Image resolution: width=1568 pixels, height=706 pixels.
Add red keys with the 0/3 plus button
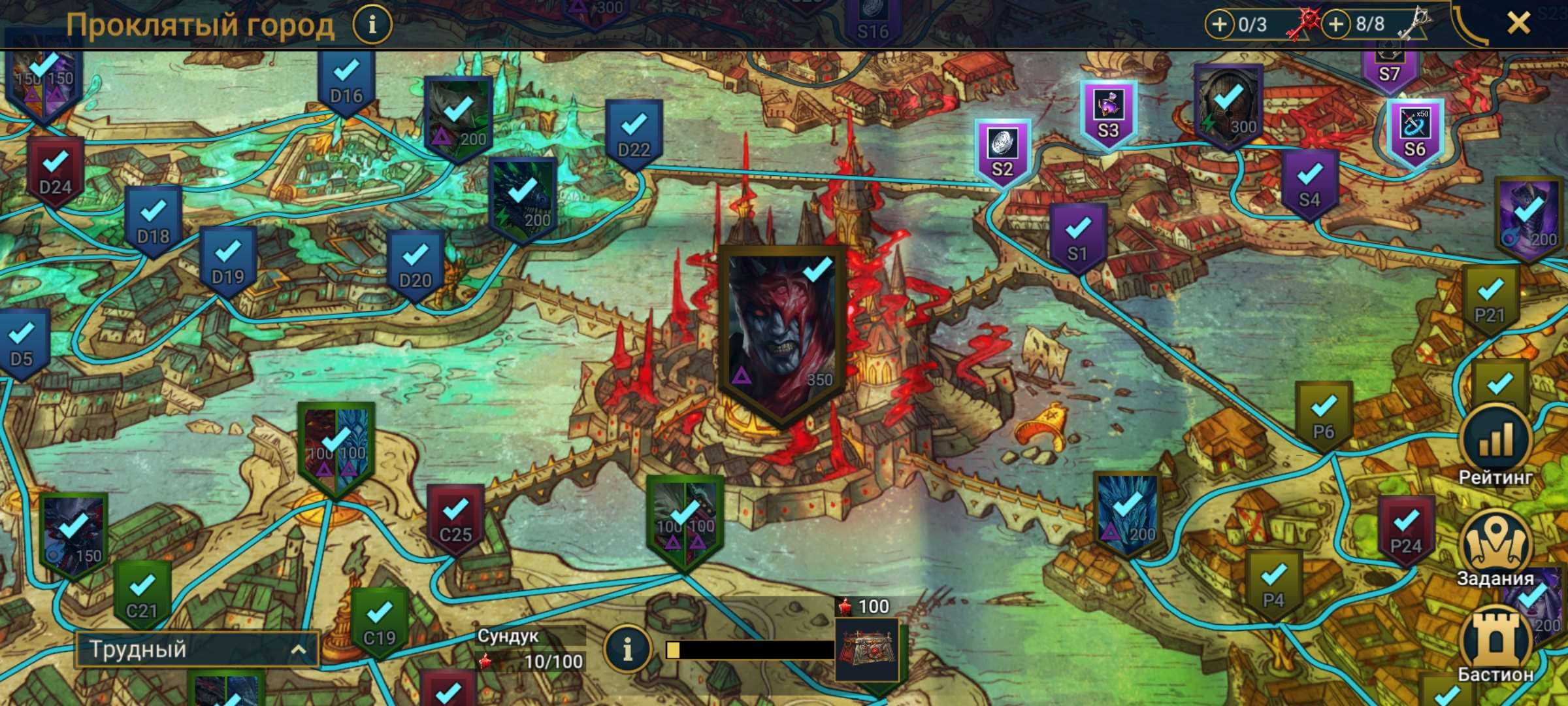(1219, 25)
